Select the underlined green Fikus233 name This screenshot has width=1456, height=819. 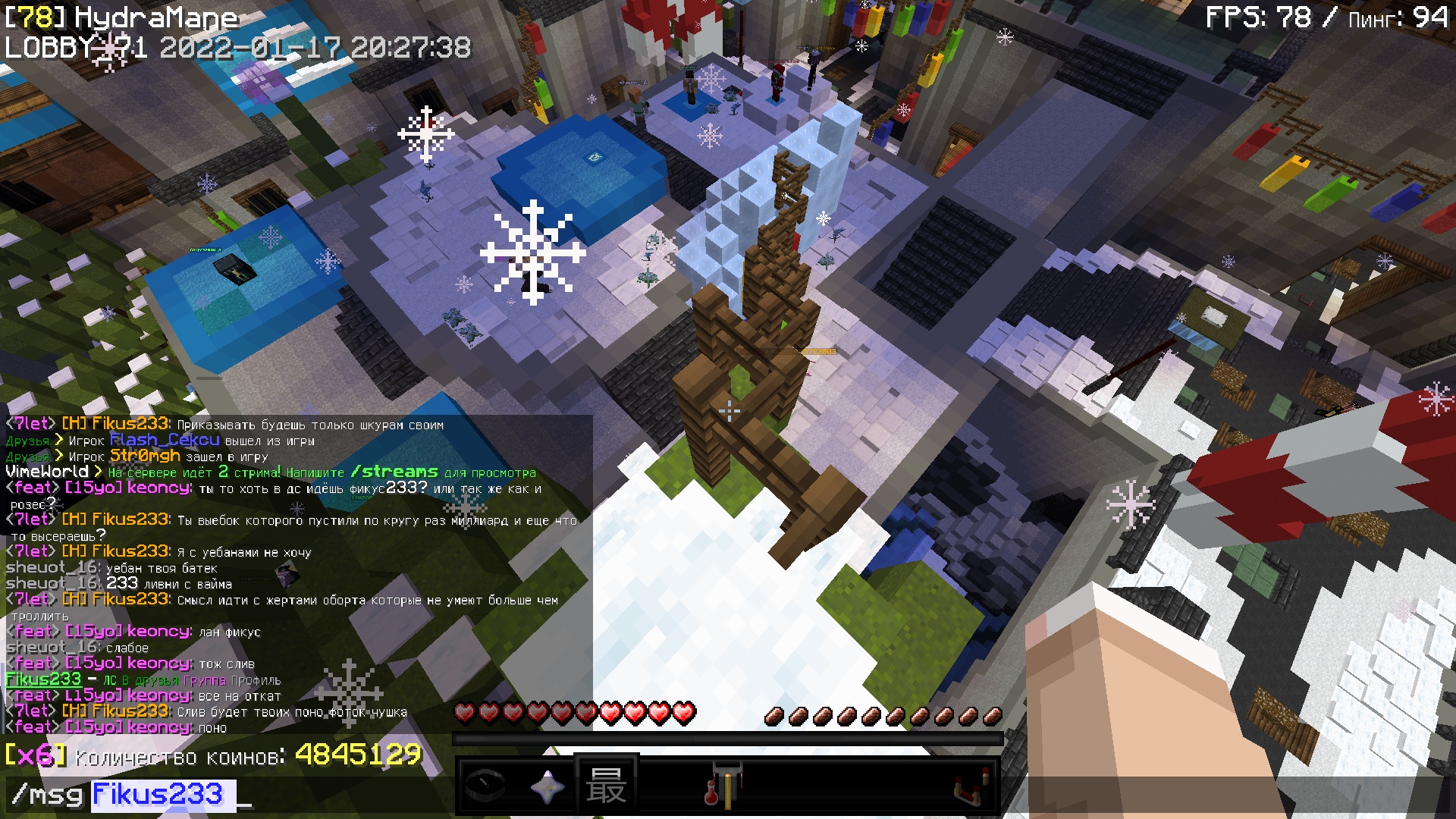[x=43, y=679]
